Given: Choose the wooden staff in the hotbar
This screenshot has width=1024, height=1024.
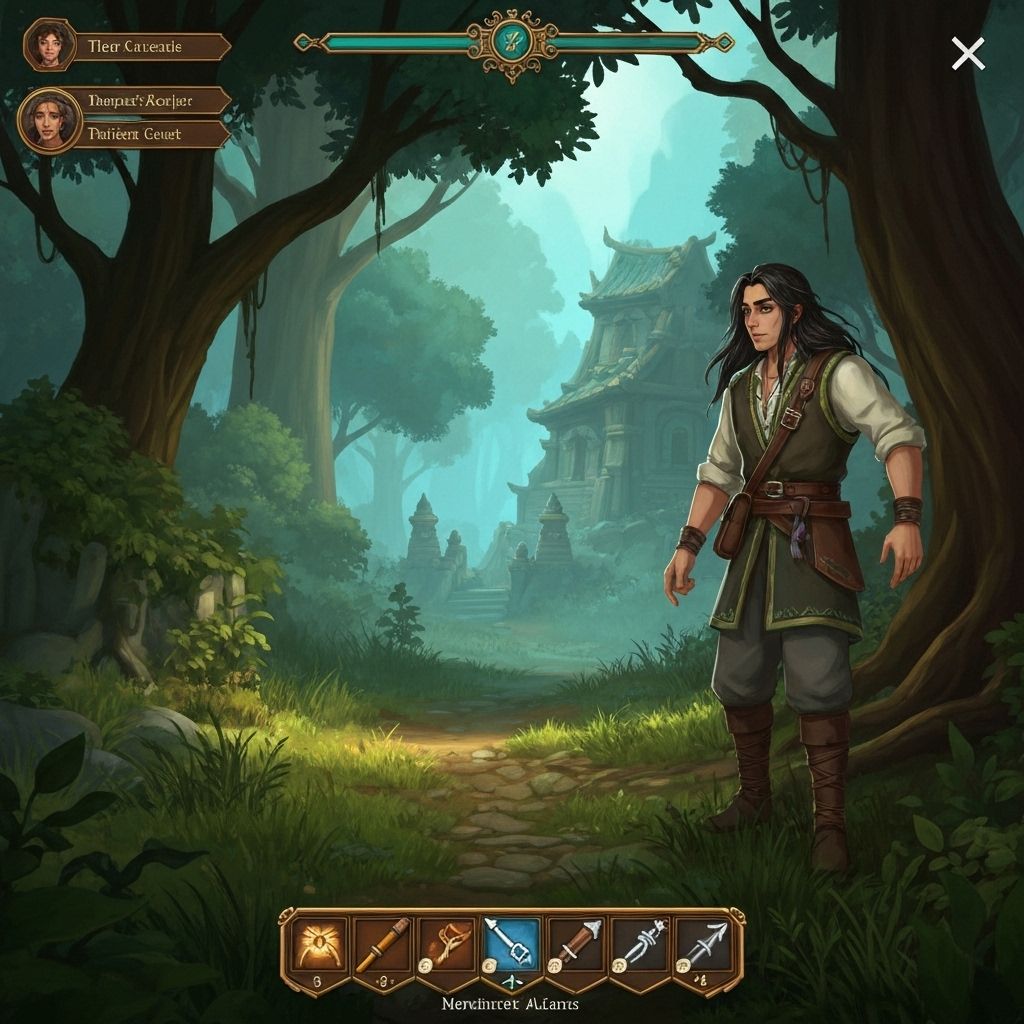Looking at the screenshot, I should click(381, 944).
